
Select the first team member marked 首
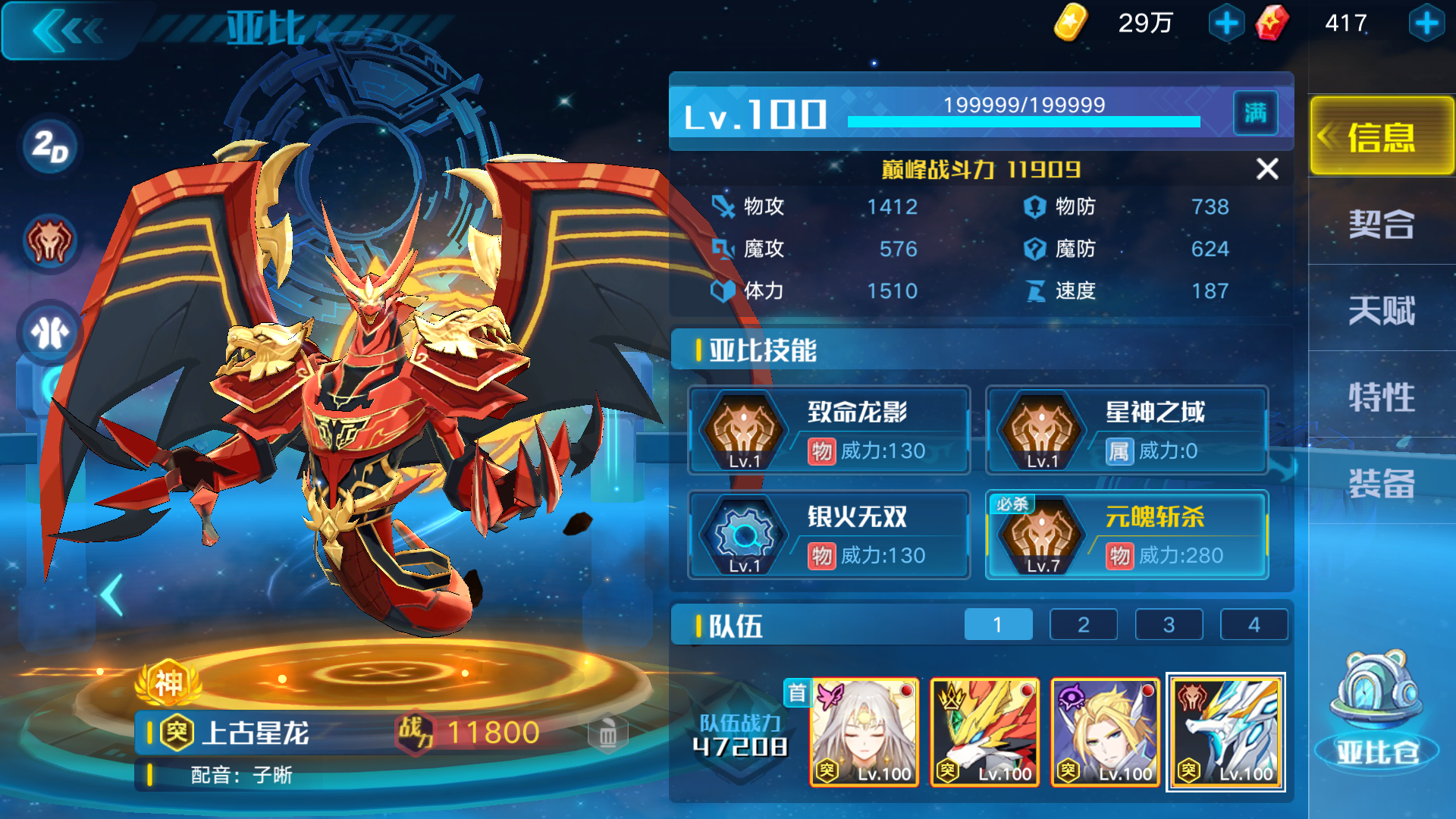click(x=864, y=732)
